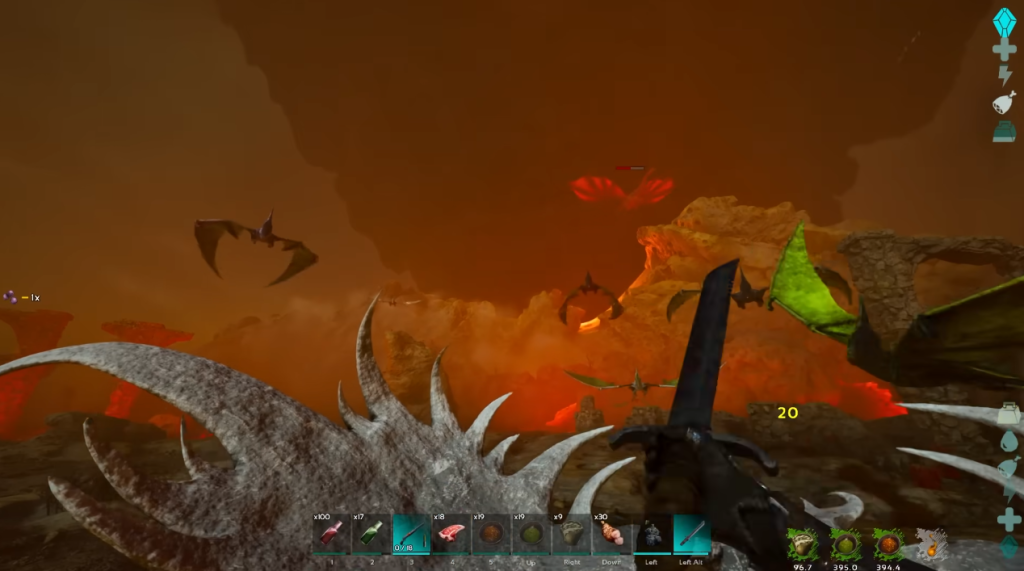Choose the cooked meat leg slot
1024x571 pixels.
(x=611, y=533)
